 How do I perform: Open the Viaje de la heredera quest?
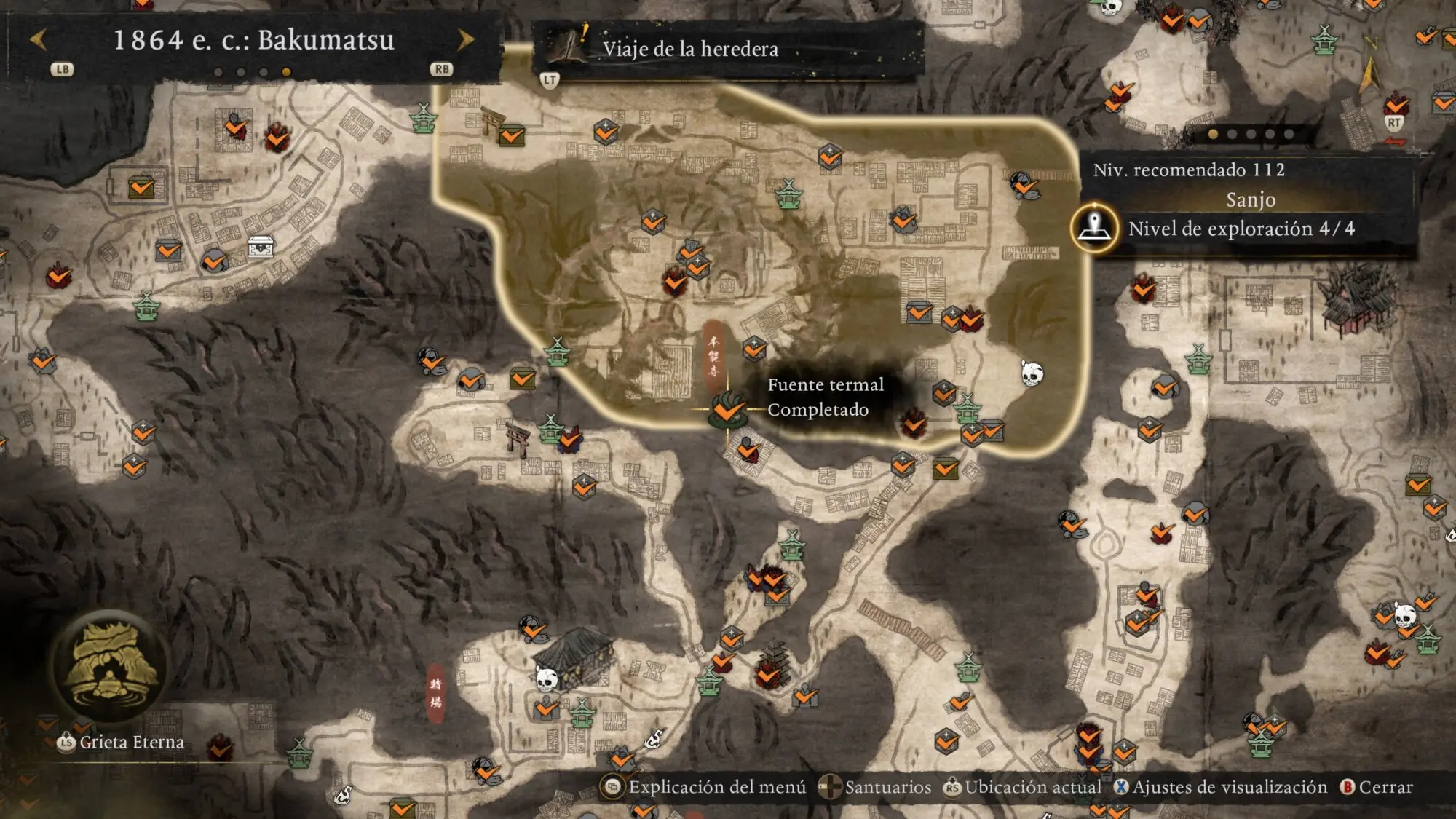(x=689, y=49)
